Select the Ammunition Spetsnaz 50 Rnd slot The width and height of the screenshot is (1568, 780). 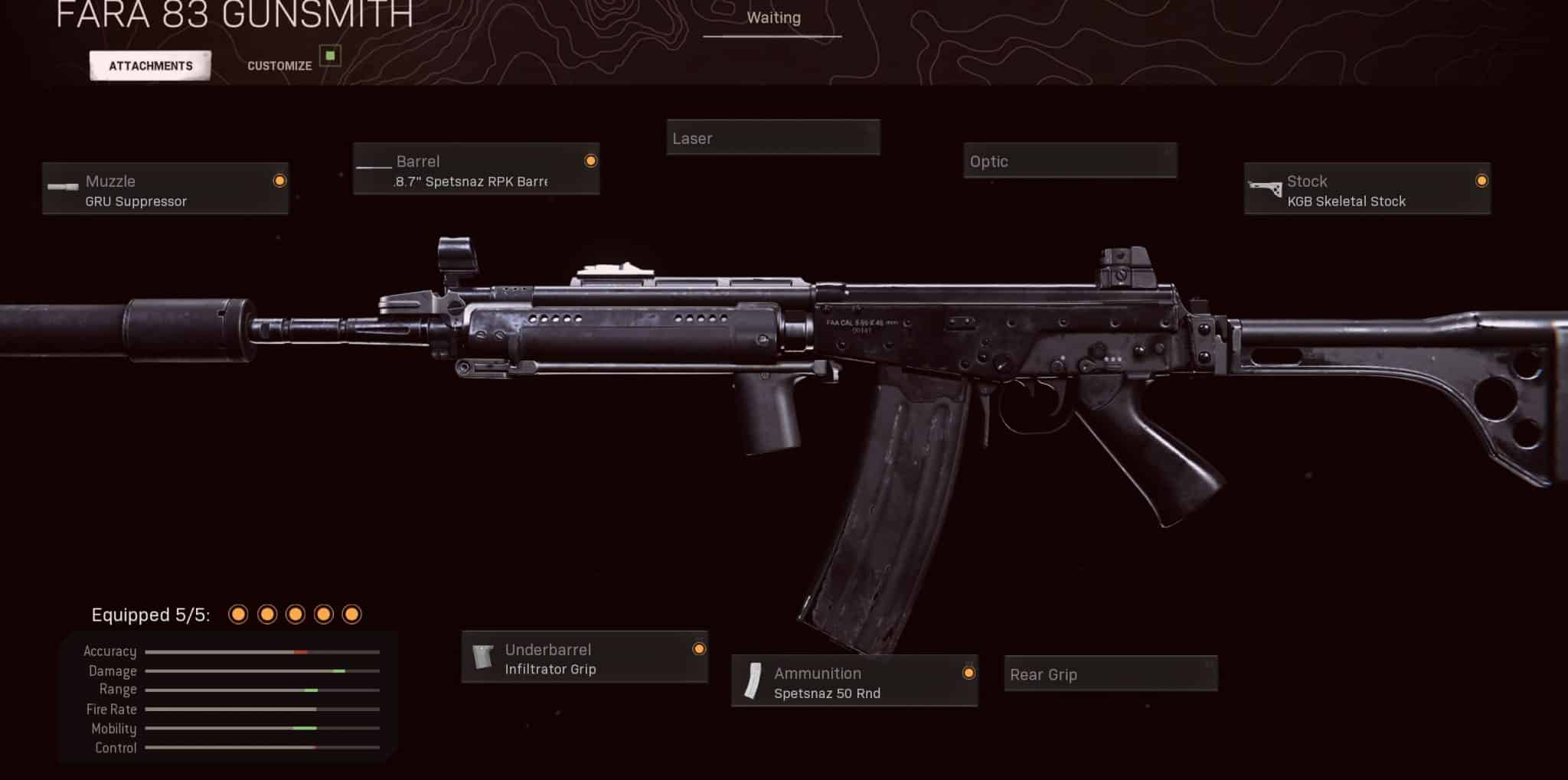point(854,681)
